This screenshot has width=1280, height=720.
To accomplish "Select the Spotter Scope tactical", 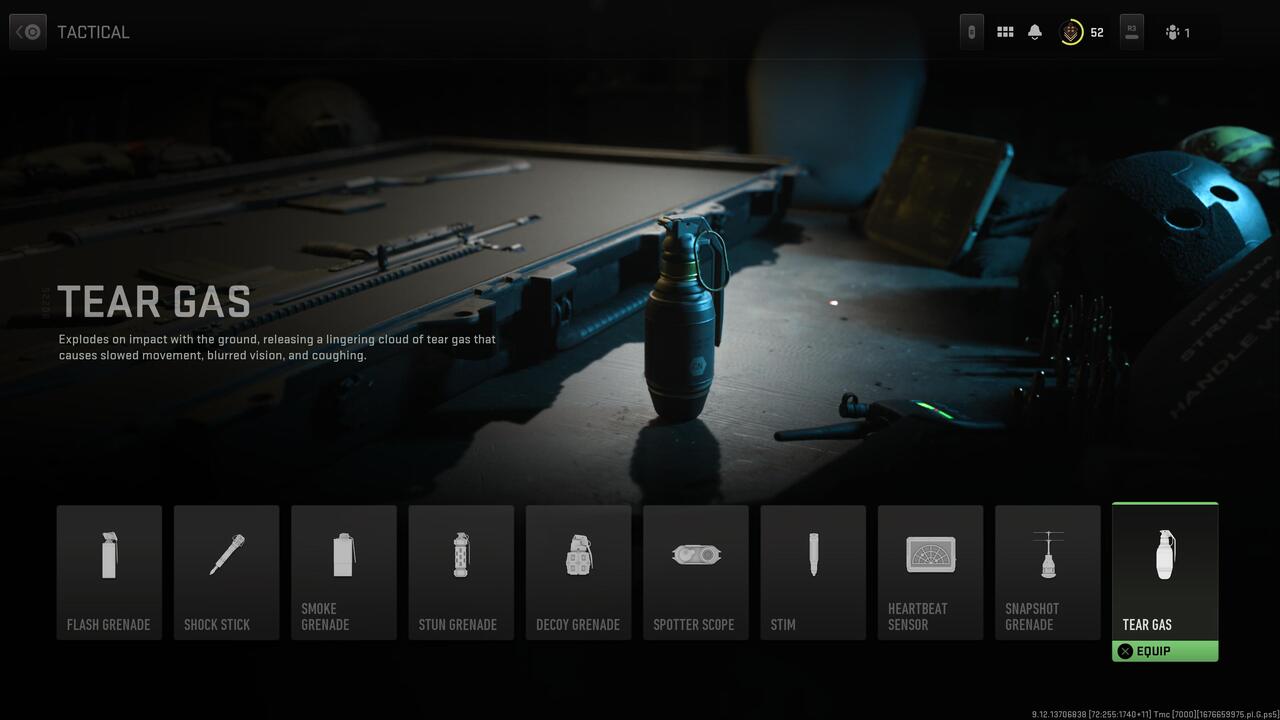I will tap(696, 572).
